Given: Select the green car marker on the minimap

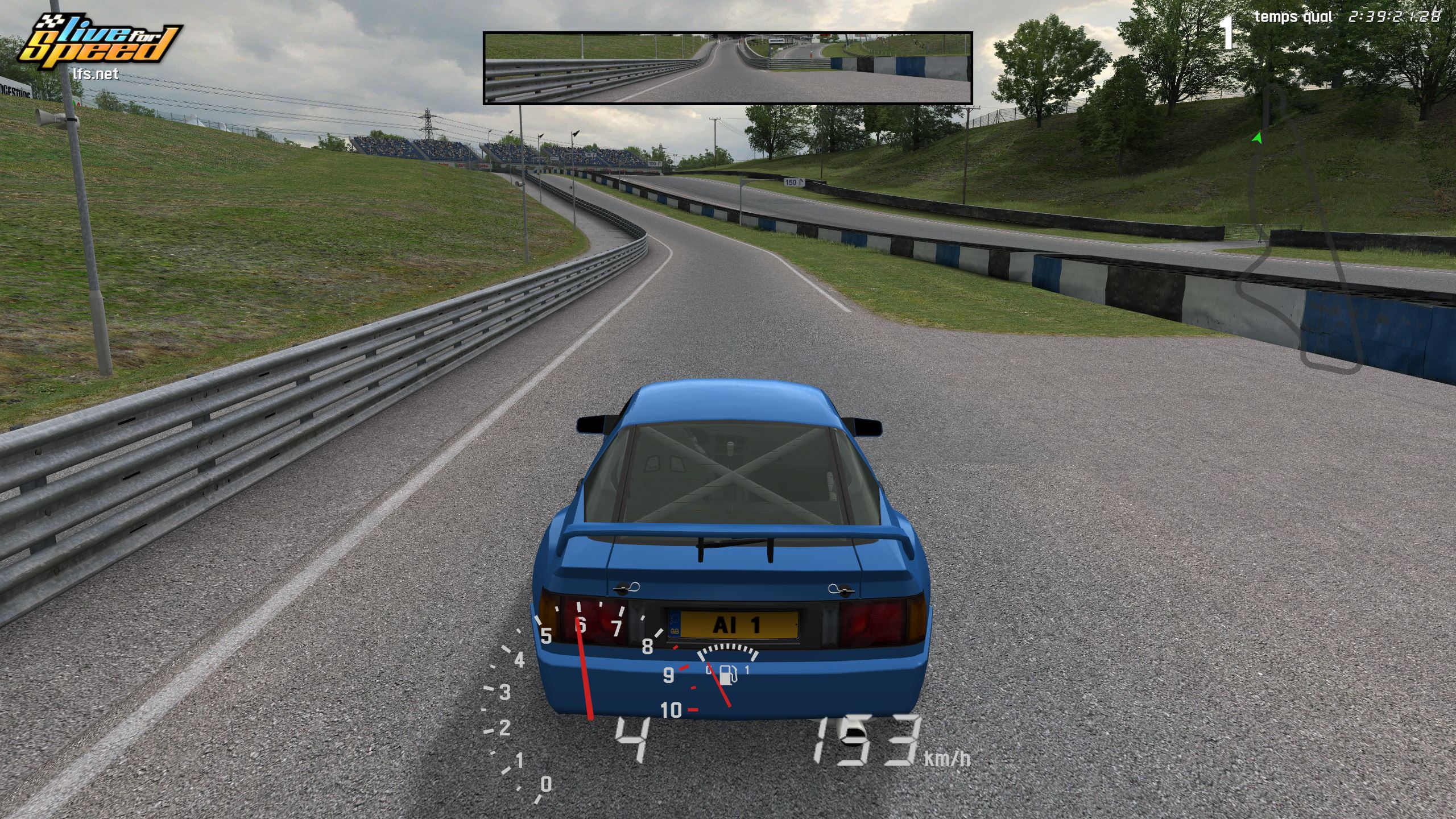Looking at the screenshot, I should click(x=1257, y=138).
